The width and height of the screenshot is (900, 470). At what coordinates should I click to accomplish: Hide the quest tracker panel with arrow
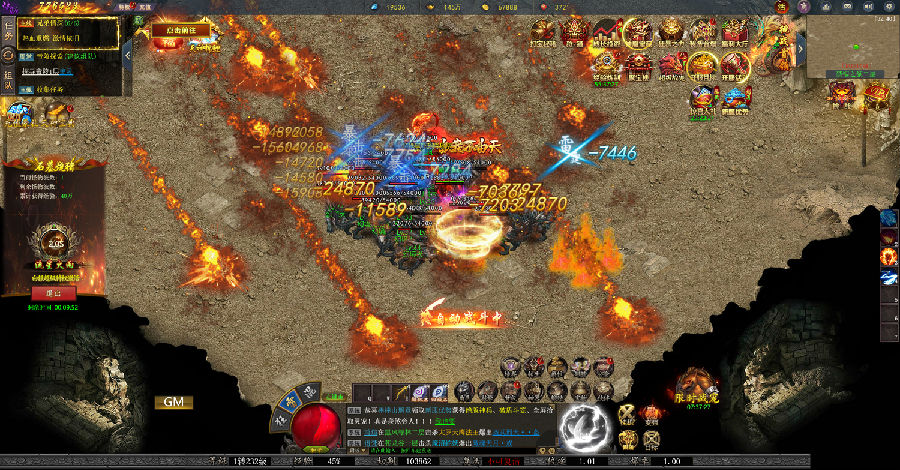[127, 57]
